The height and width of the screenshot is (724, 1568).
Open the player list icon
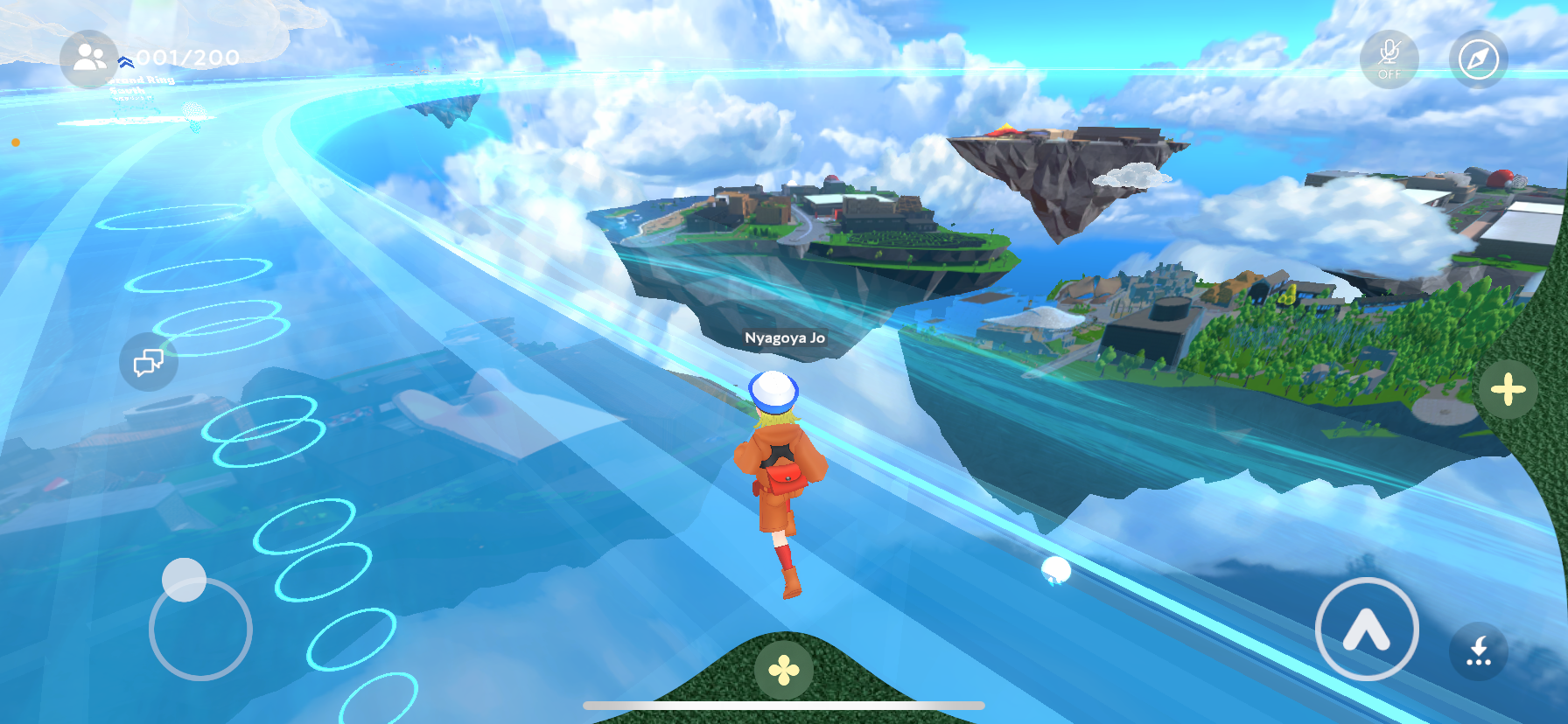pyautogui.click(x=88, y=59)
